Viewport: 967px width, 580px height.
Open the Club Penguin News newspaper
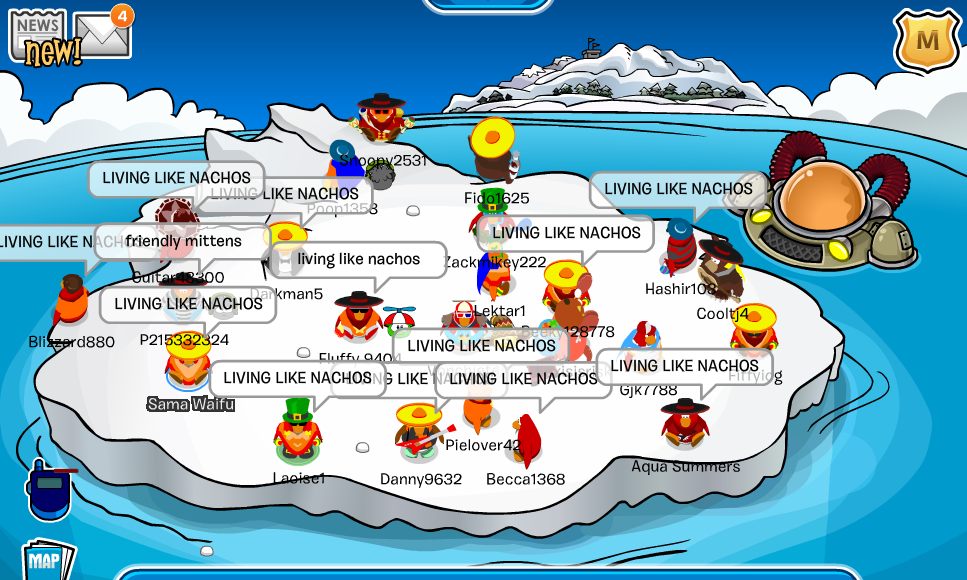pos(38,37)
